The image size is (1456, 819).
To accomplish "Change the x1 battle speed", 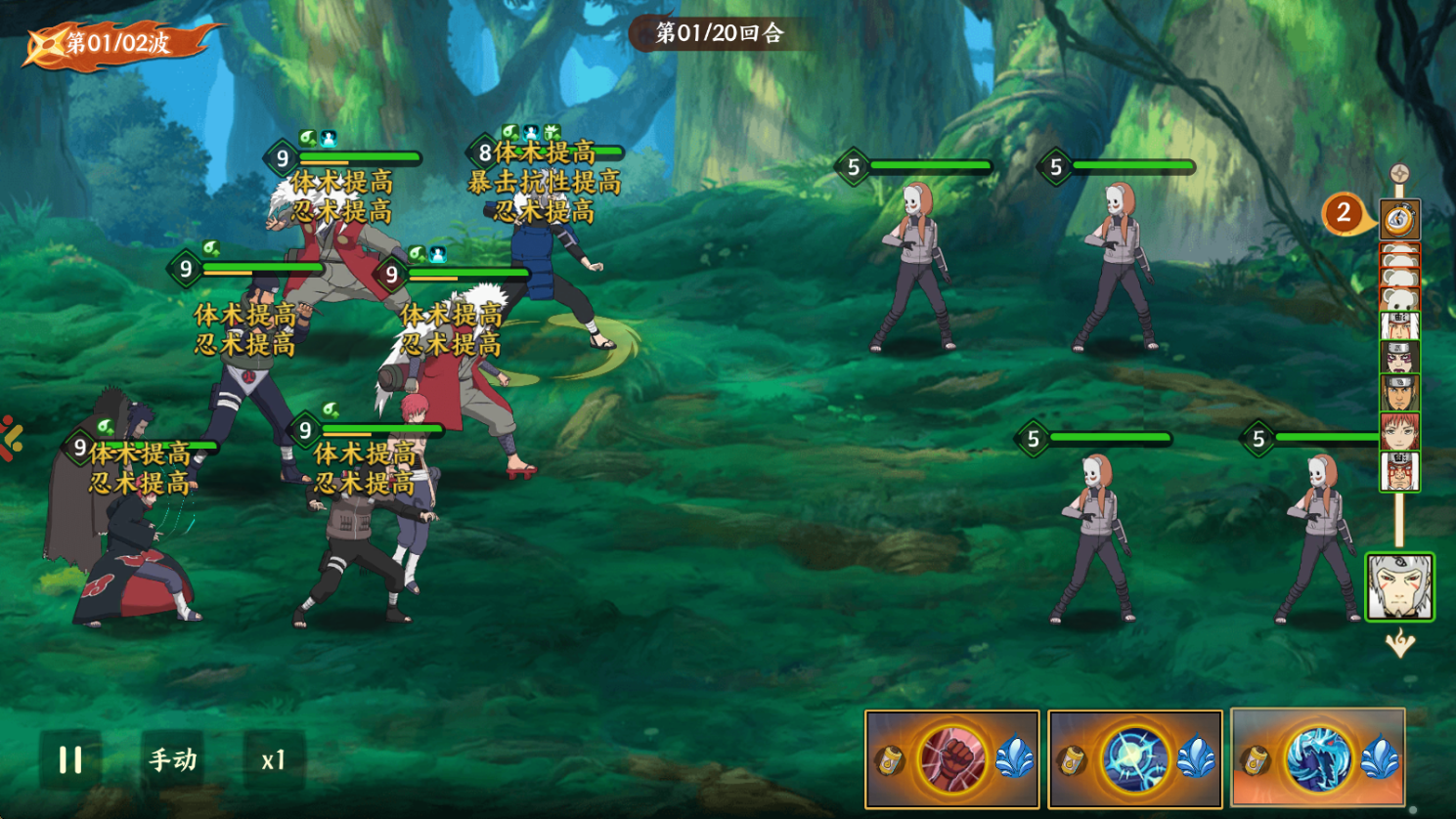I will point(274,759).
